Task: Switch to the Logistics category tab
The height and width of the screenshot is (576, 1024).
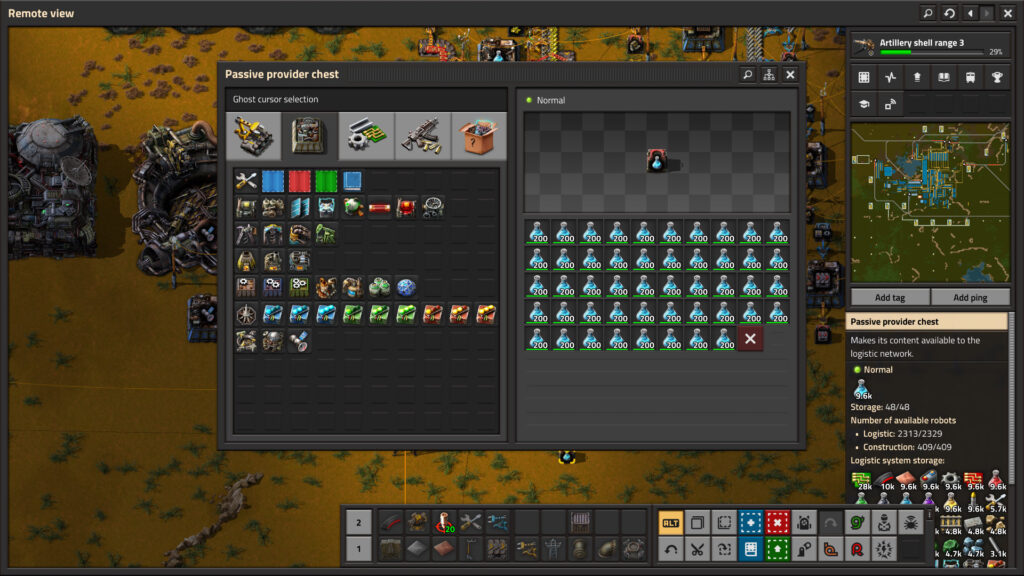Action: [x=253, y=136]
